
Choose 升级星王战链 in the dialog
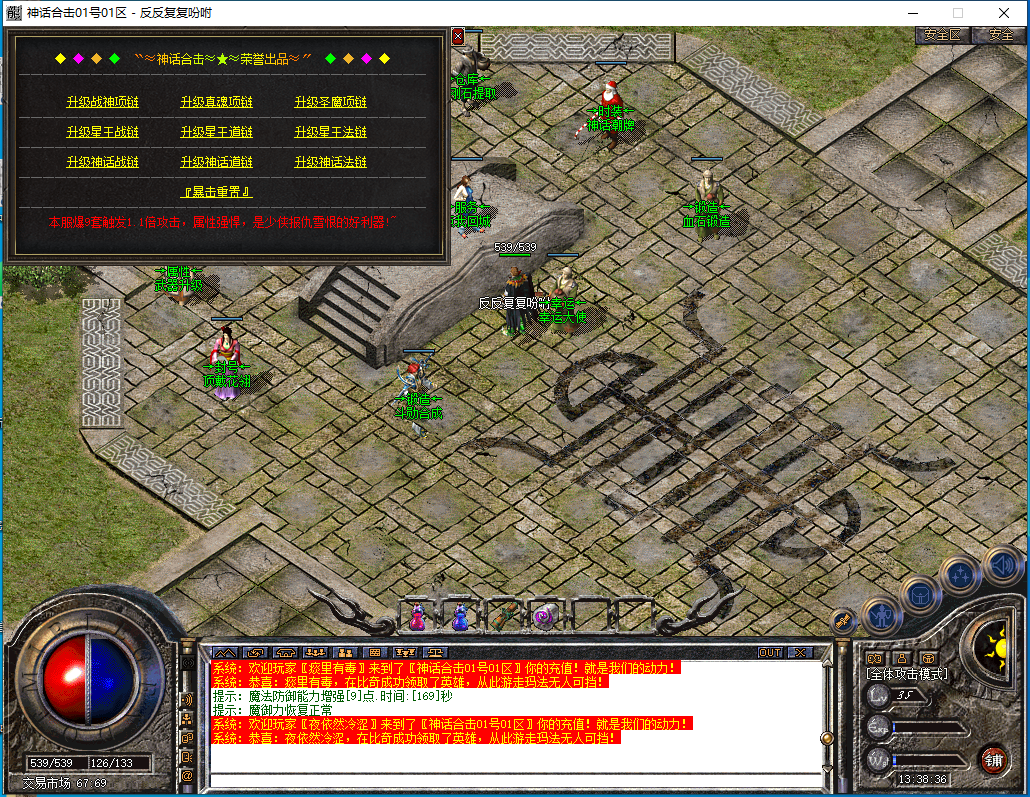point(102,132)
